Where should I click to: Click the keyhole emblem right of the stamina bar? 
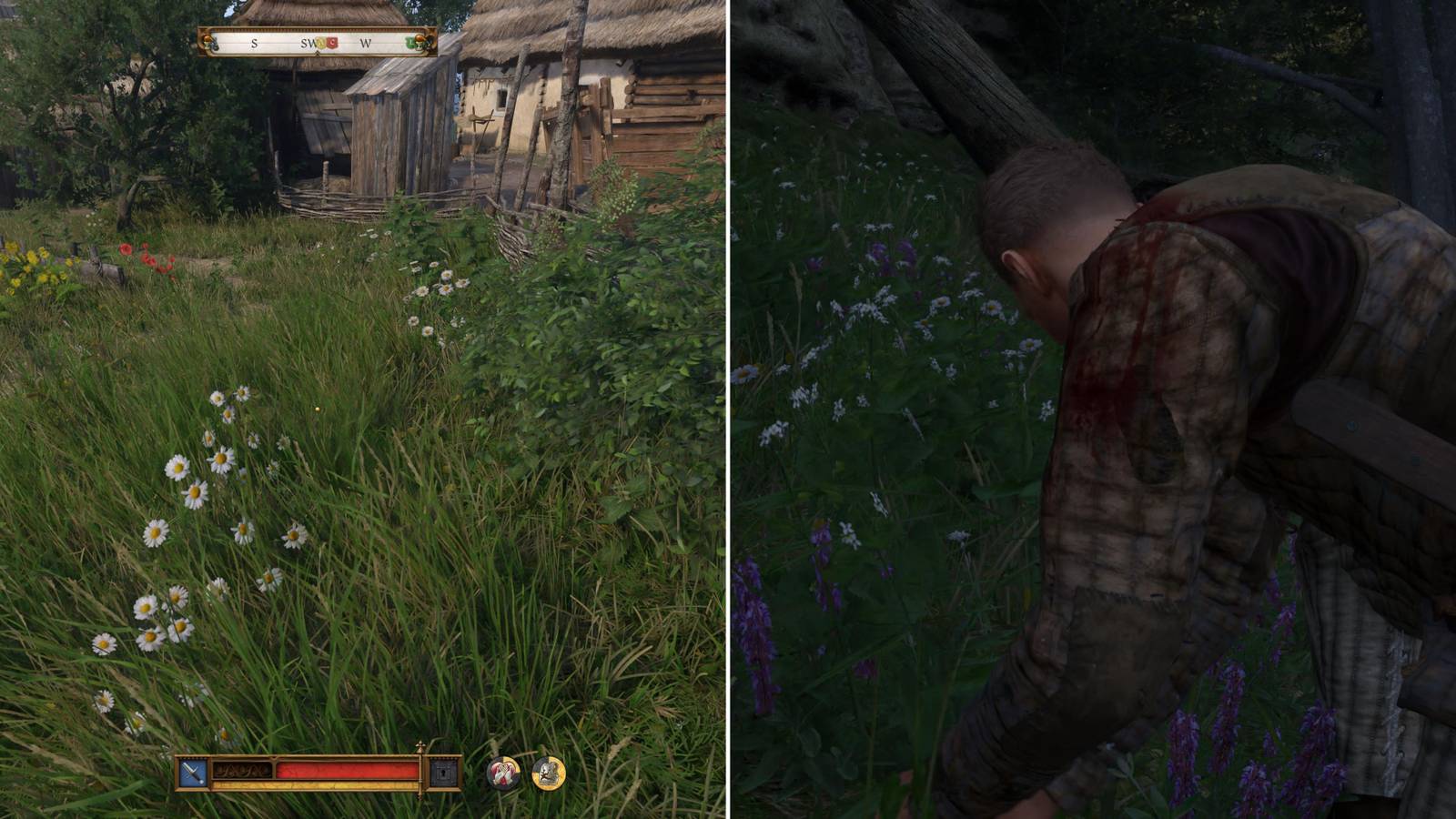point(444,772)
